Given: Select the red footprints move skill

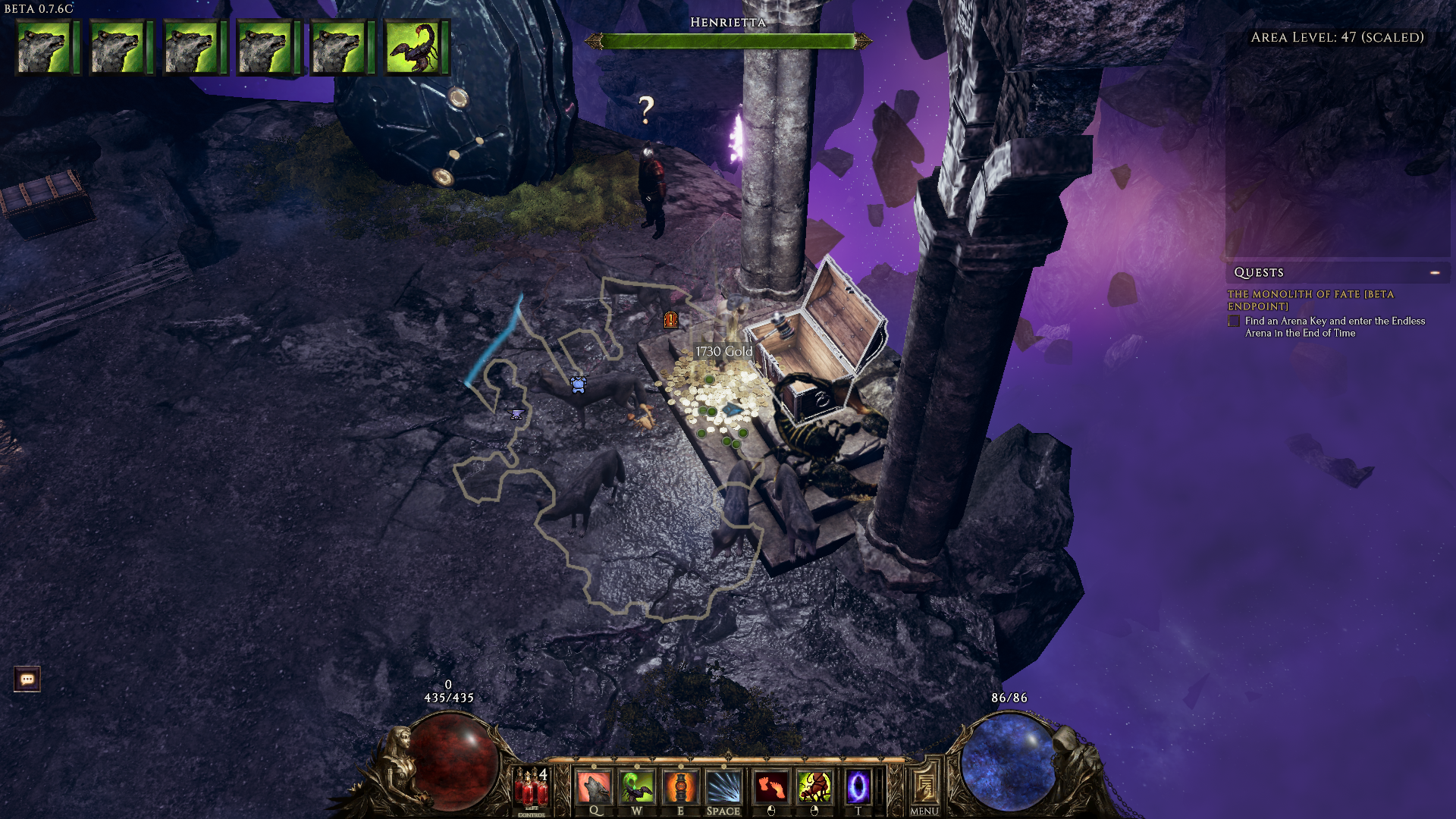Looking at the screenshot, I should click(771, 787).
